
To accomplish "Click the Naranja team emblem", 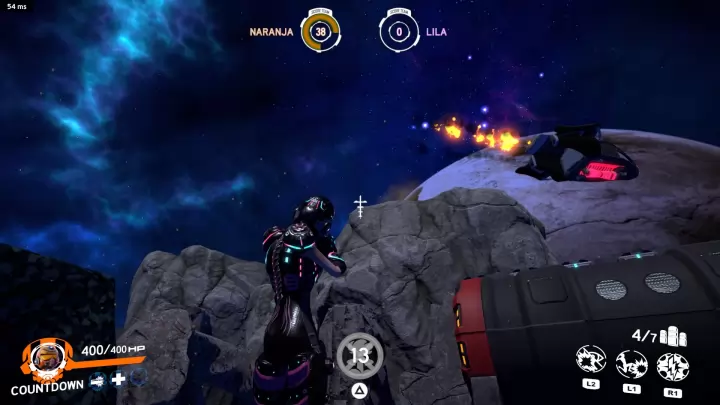I will 320,31.
